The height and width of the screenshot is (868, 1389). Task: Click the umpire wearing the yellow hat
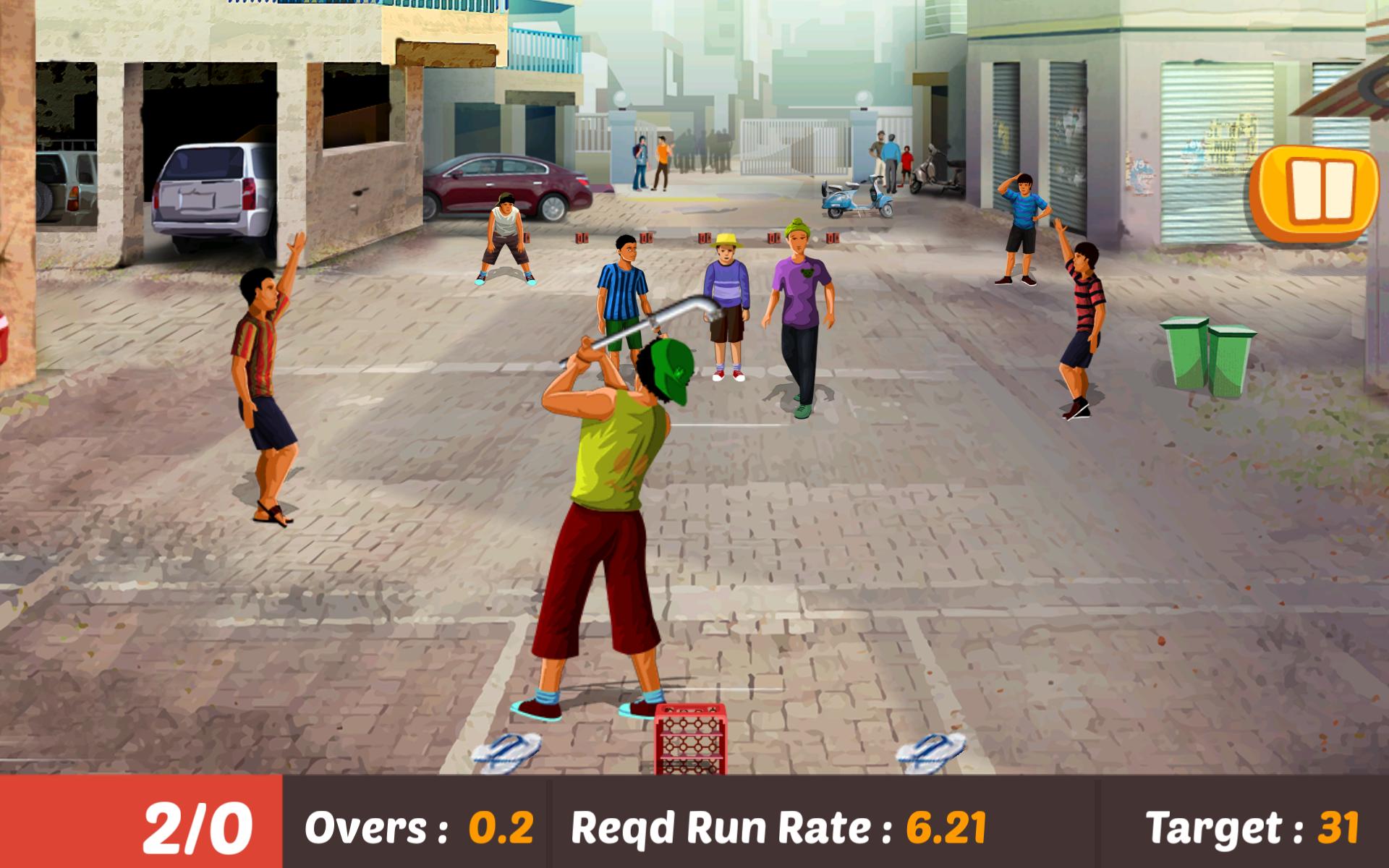[727, 304]
